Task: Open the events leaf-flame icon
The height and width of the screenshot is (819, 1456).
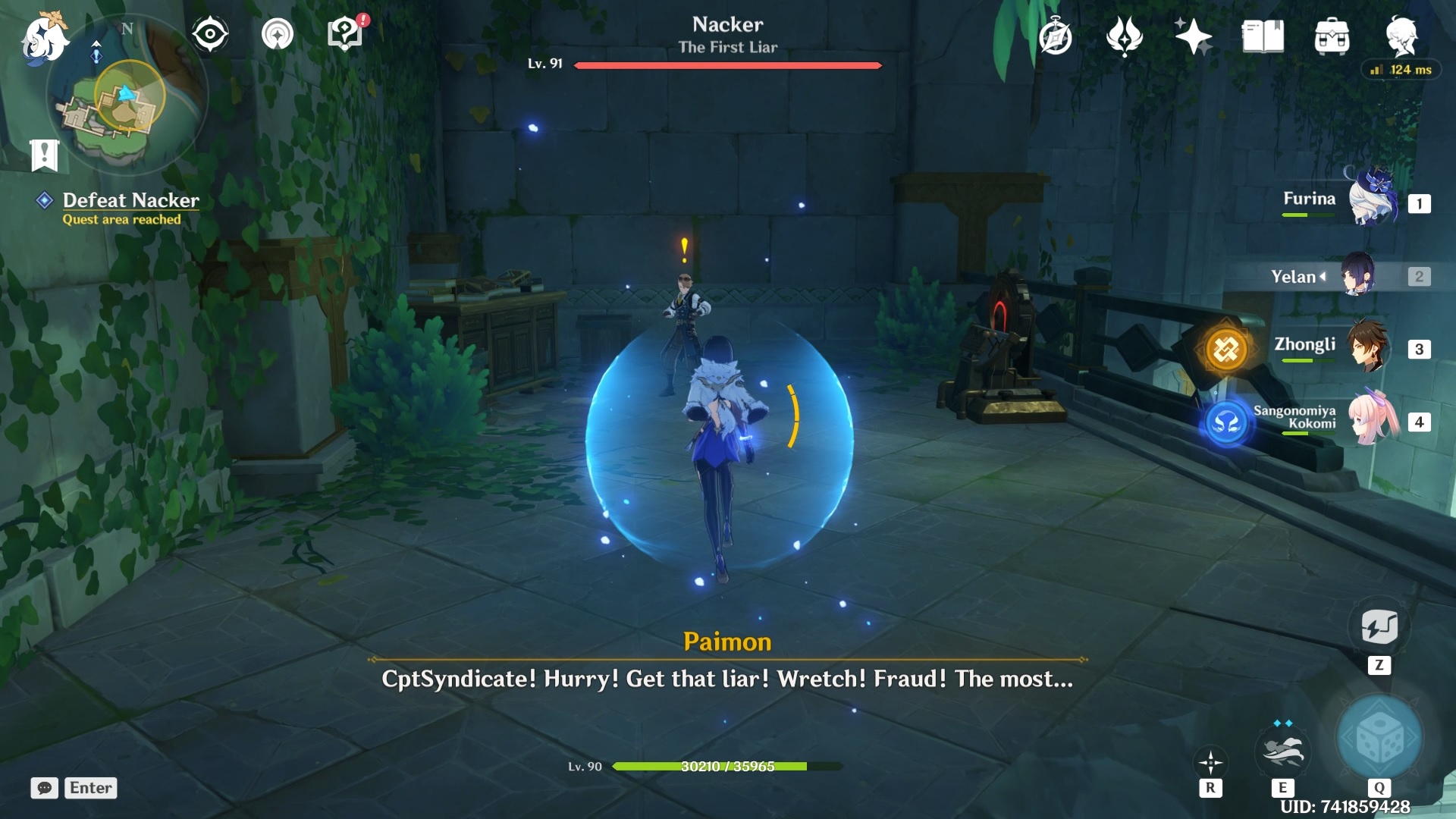Action: [1124, 36]
